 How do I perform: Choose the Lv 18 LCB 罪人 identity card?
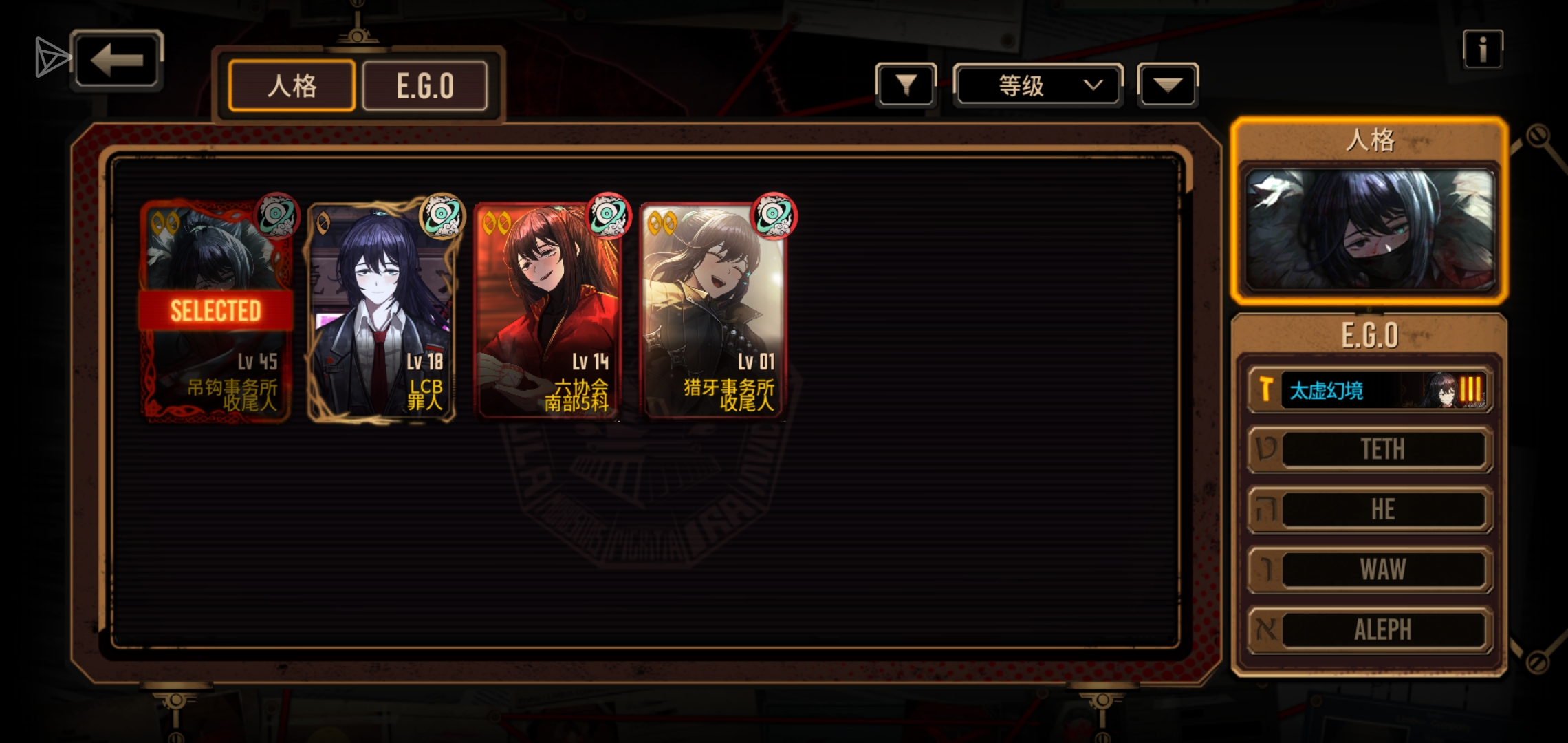point(382,311)
